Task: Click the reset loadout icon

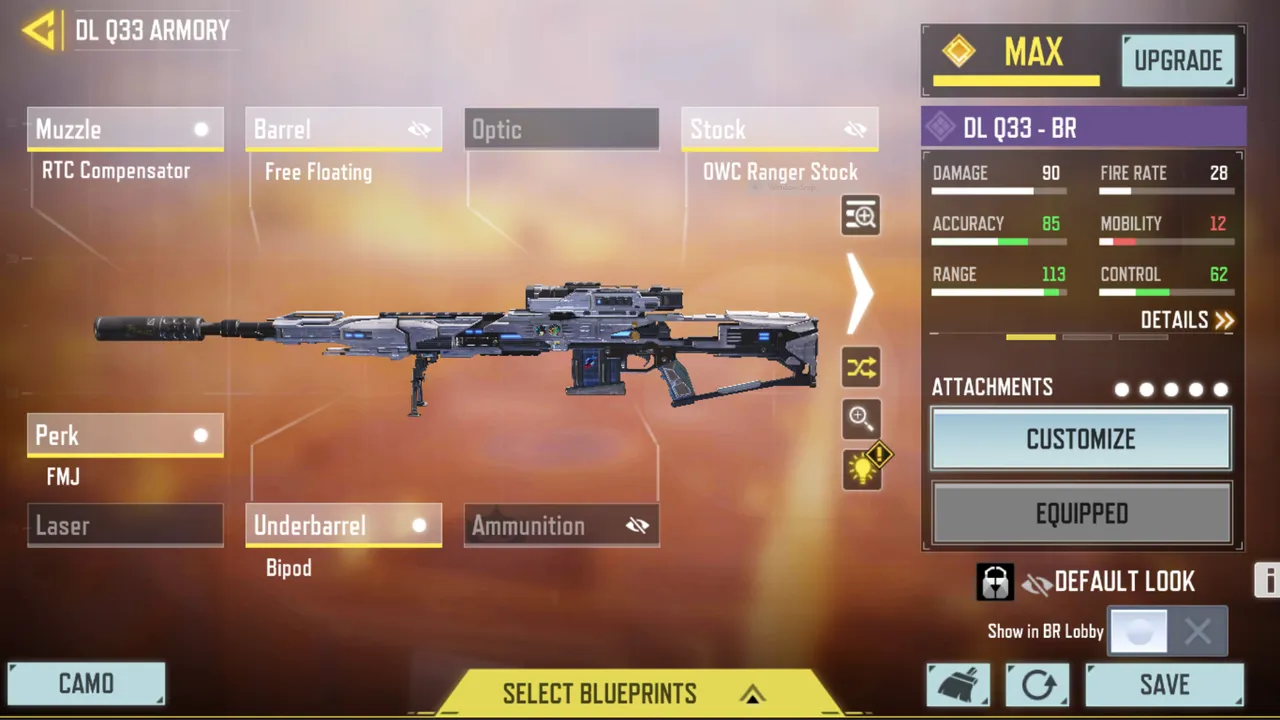Action: [1037, 684]
